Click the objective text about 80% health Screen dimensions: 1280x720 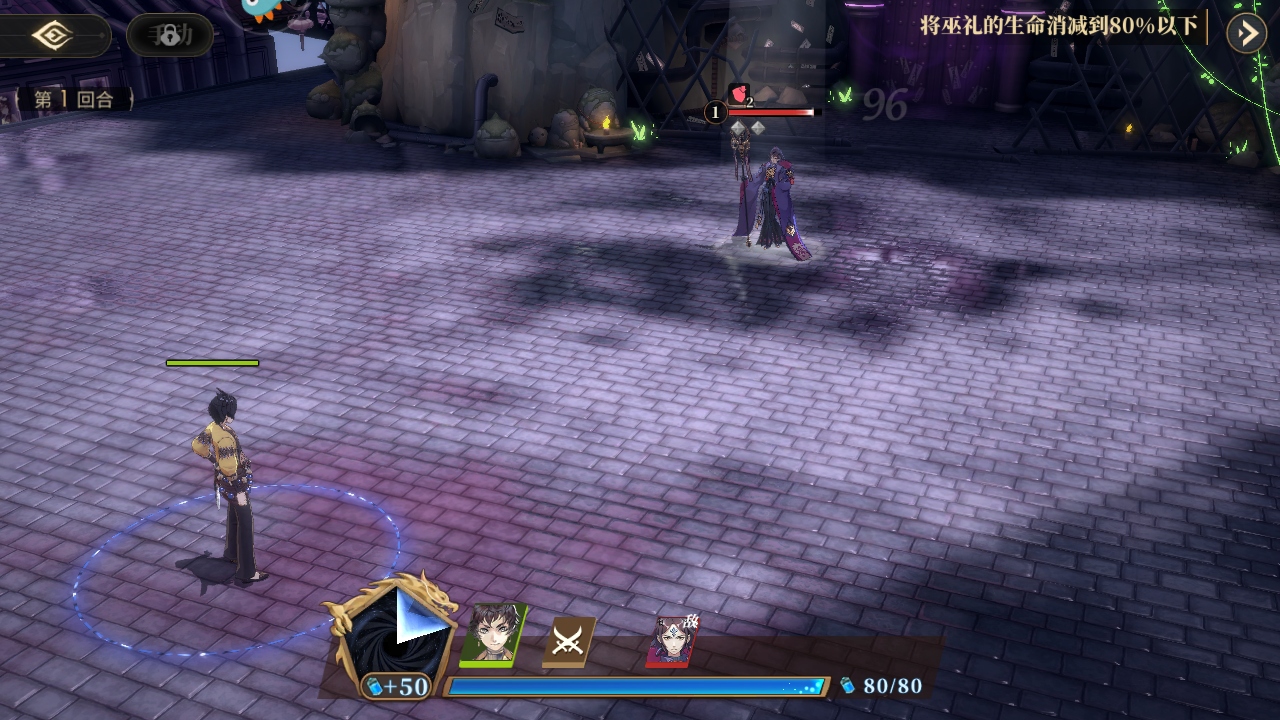click(1058, 27)
